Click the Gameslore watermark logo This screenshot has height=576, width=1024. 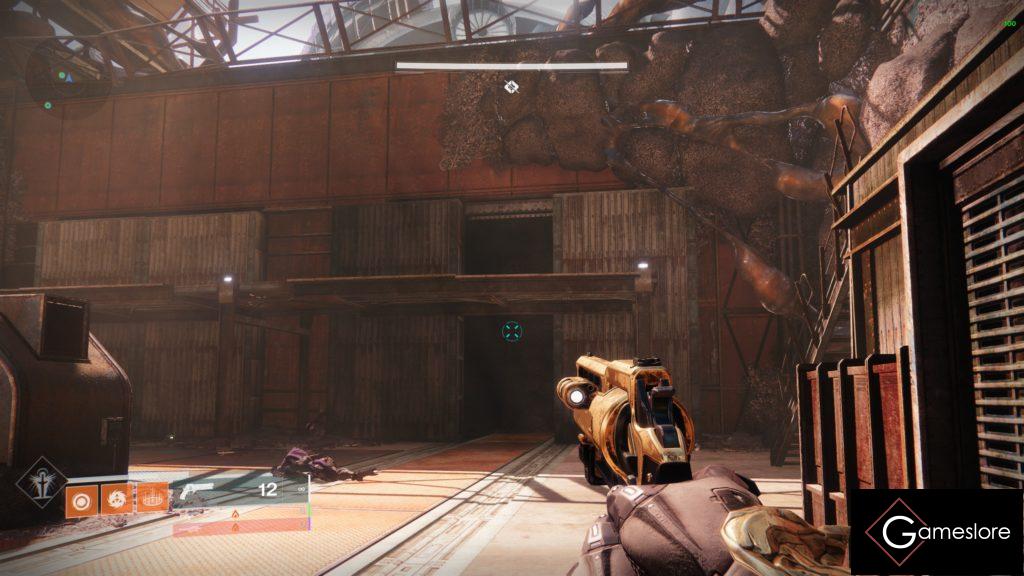[936, 532]
